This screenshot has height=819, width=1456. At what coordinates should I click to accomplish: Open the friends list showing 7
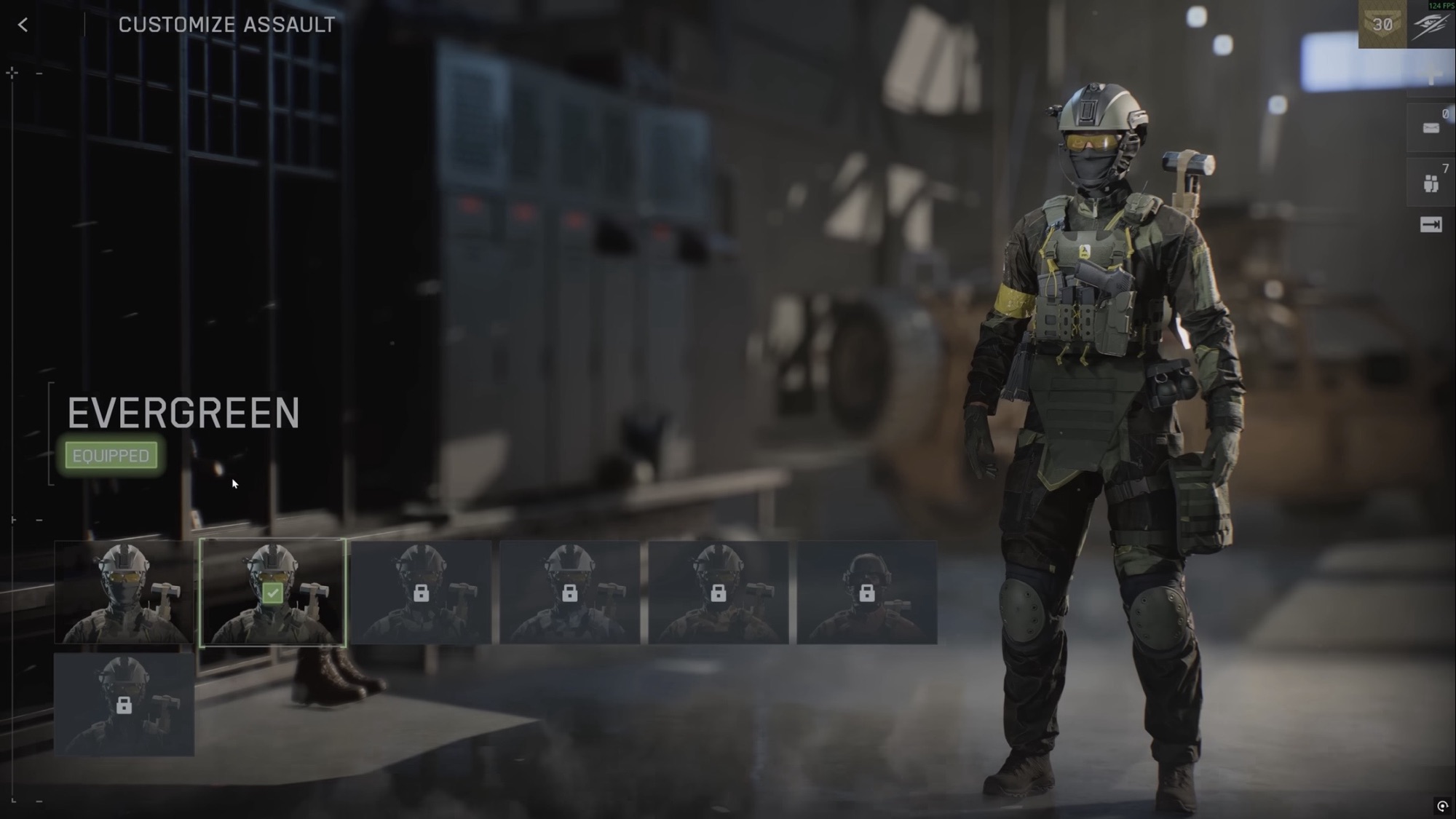tap(1431, 182)
